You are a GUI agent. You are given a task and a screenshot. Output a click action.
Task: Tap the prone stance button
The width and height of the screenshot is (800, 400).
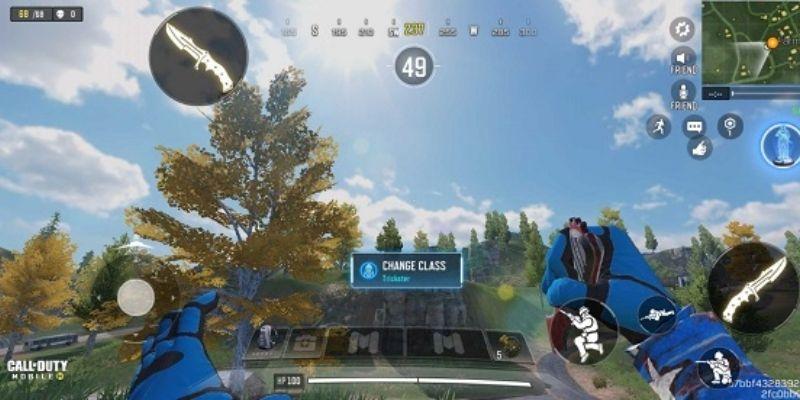pos(657,315)
